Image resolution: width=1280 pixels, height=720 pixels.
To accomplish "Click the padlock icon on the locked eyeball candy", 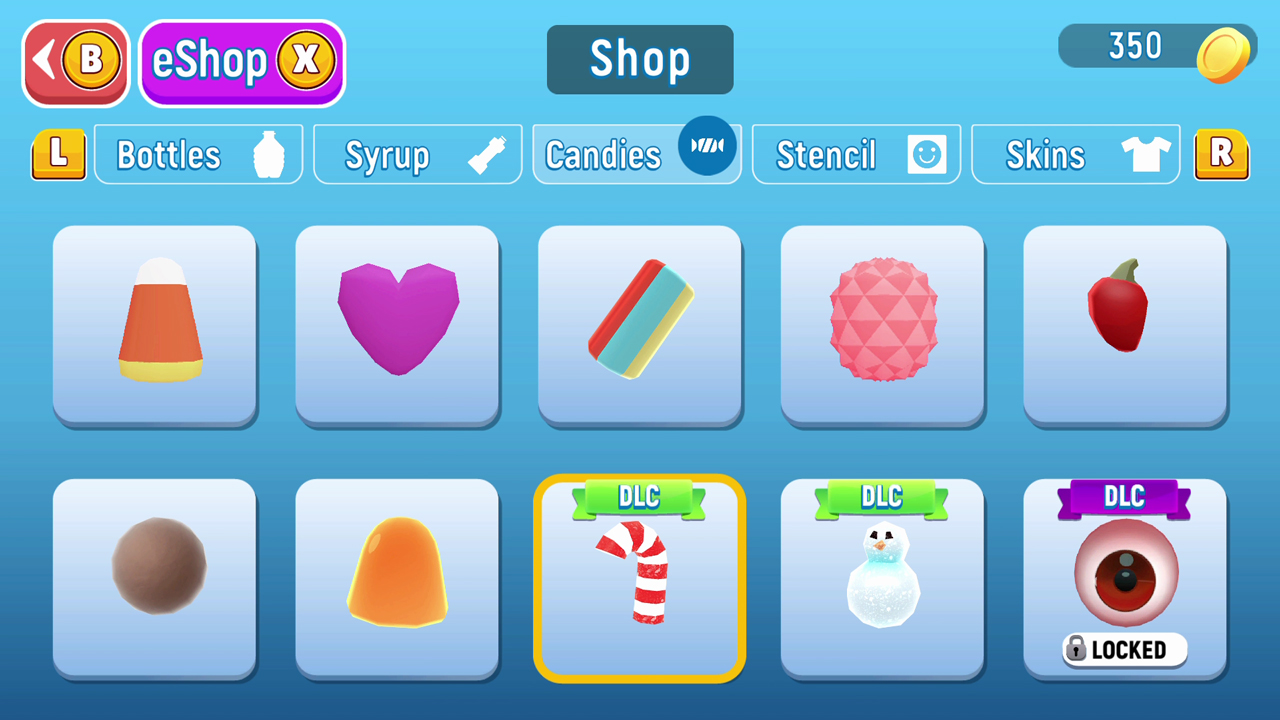I will coord(1078,649).
